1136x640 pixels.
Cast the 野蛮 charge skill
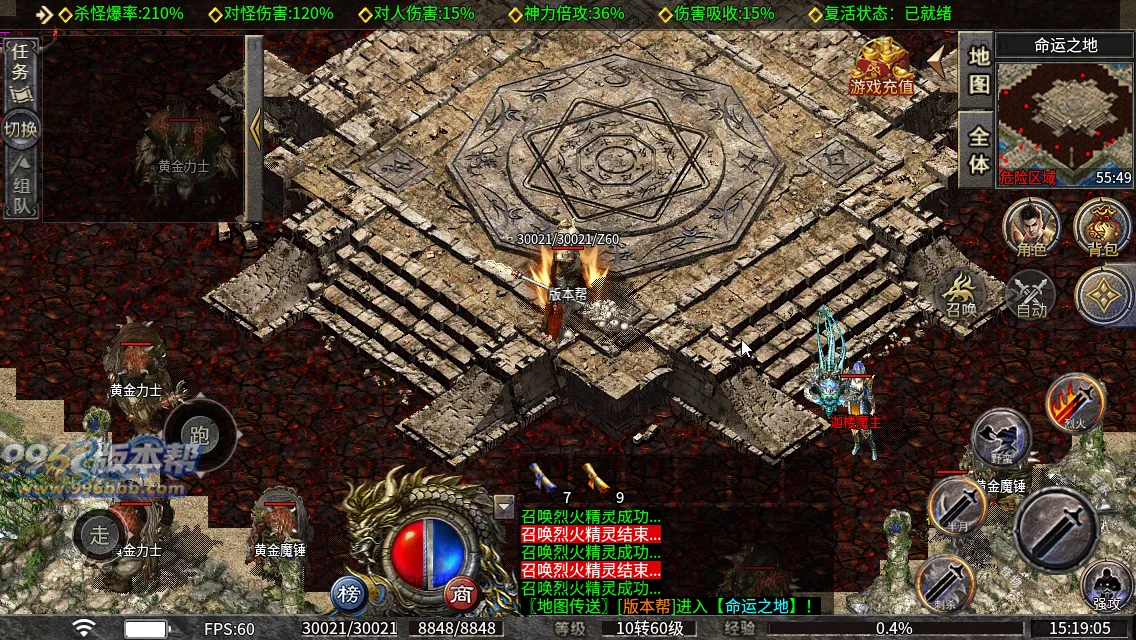pos(1001,438)
